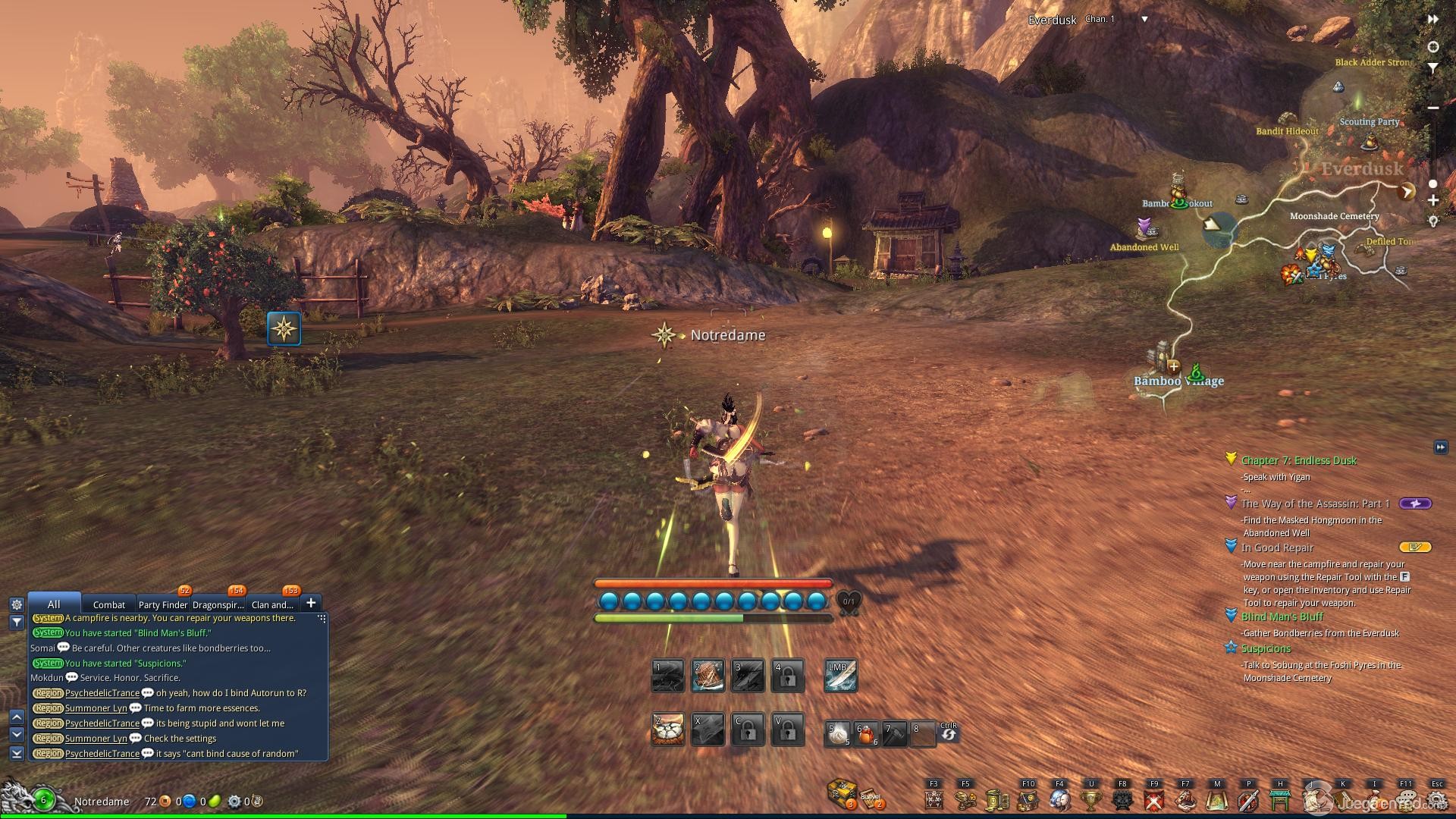Open the minimap filter funnel
The image size is (1456, 819).
pos(1433,68)
